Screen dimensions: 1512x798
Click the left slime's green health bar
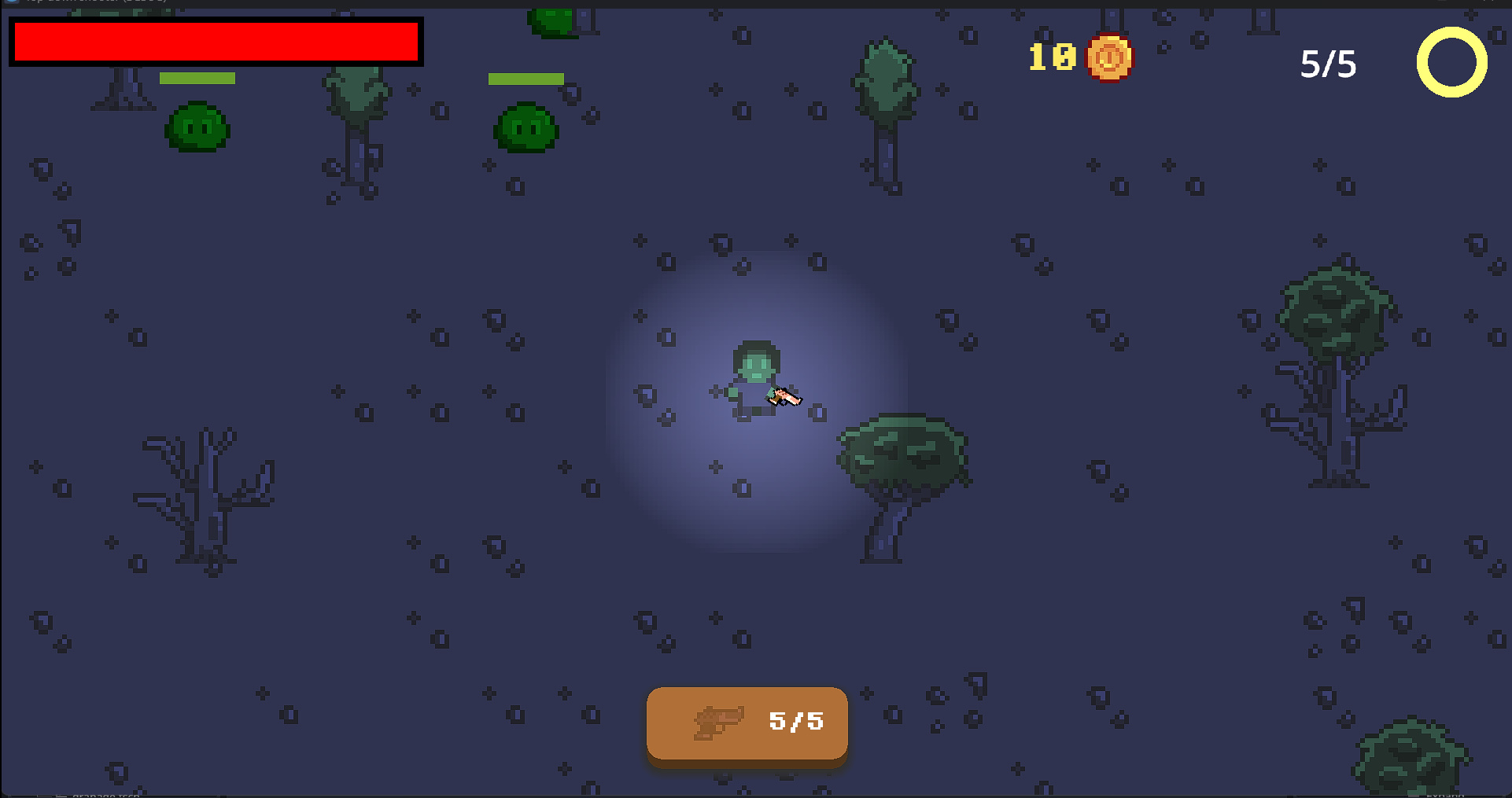198,78
